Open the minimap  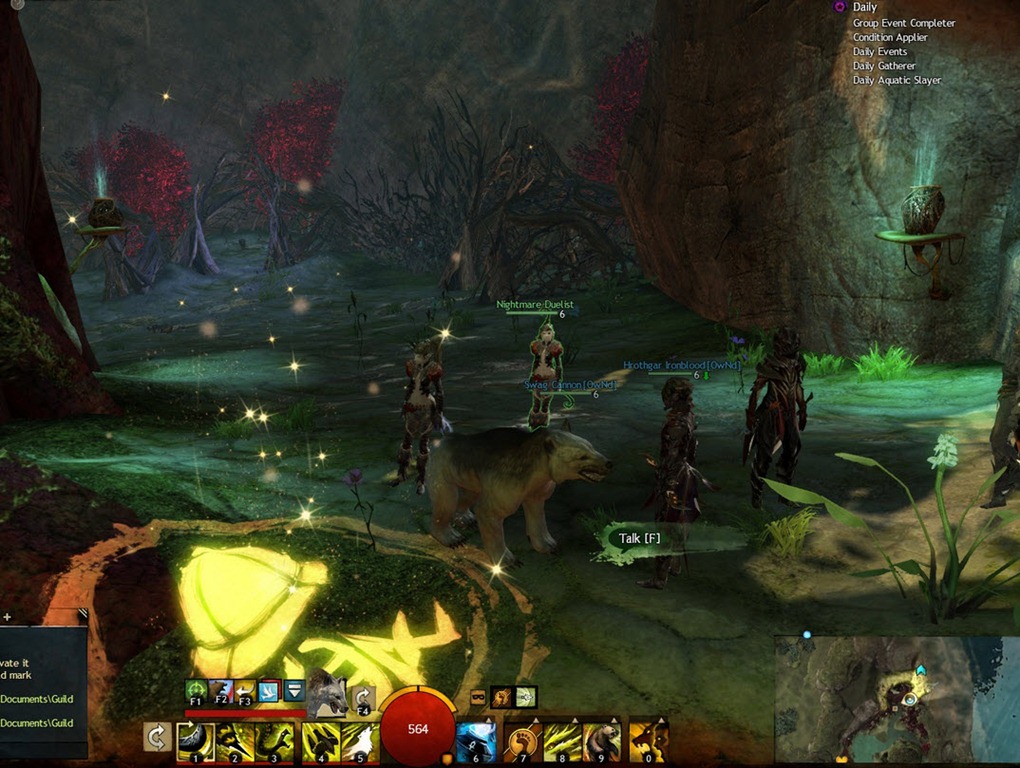[896, 700]
